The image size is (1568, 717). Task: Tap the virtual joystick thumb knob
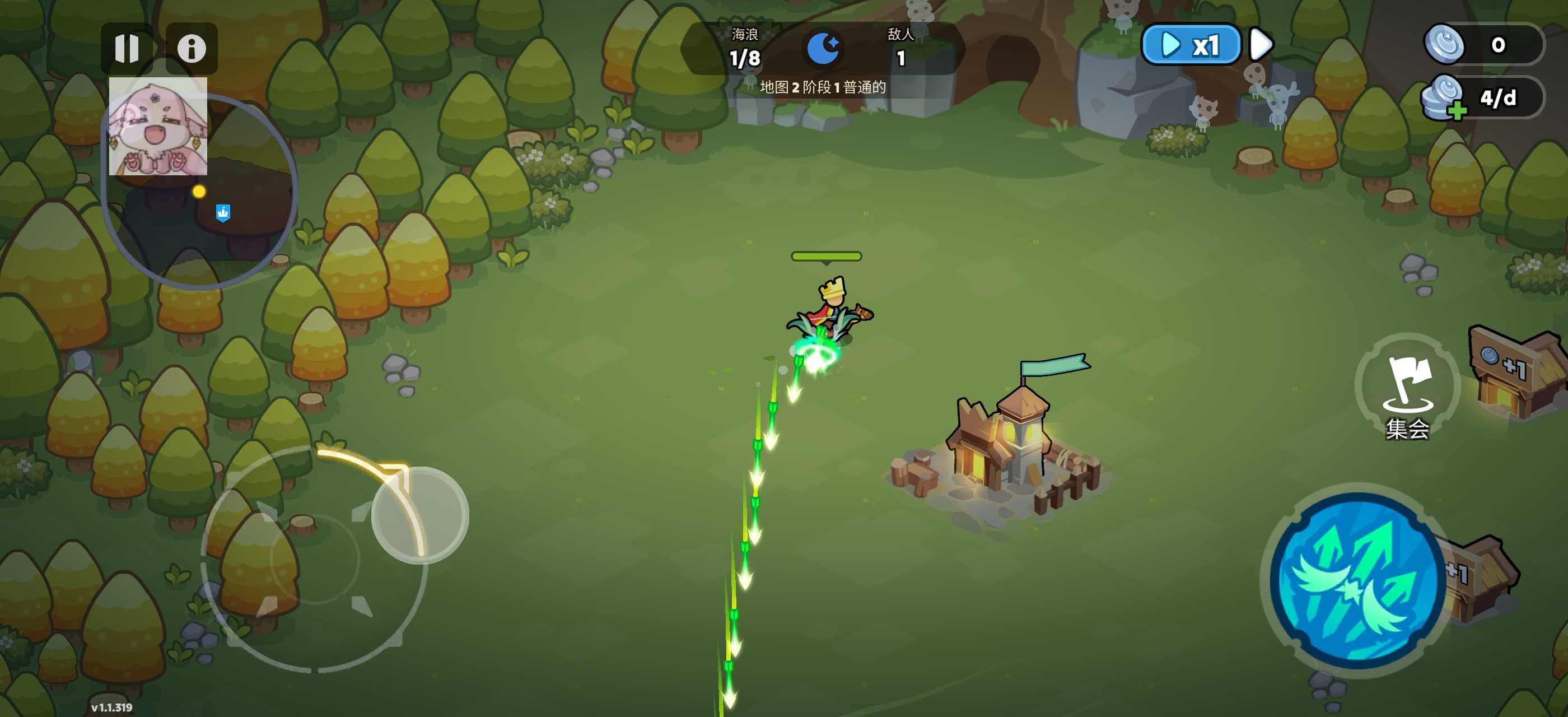coord(419,515)
